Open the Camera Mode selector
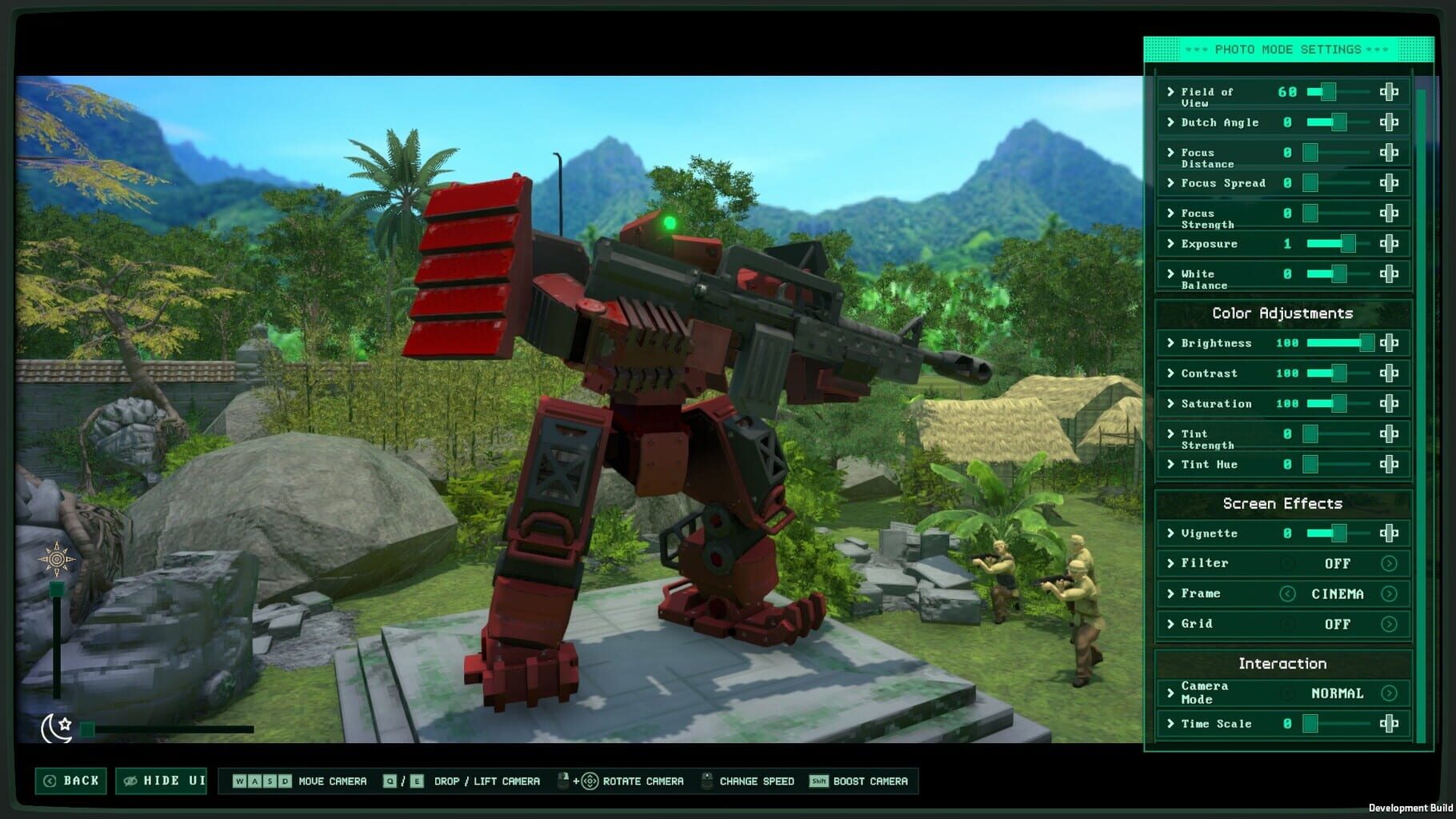This screenshot has height=819, width=1456. [1390, 693]
